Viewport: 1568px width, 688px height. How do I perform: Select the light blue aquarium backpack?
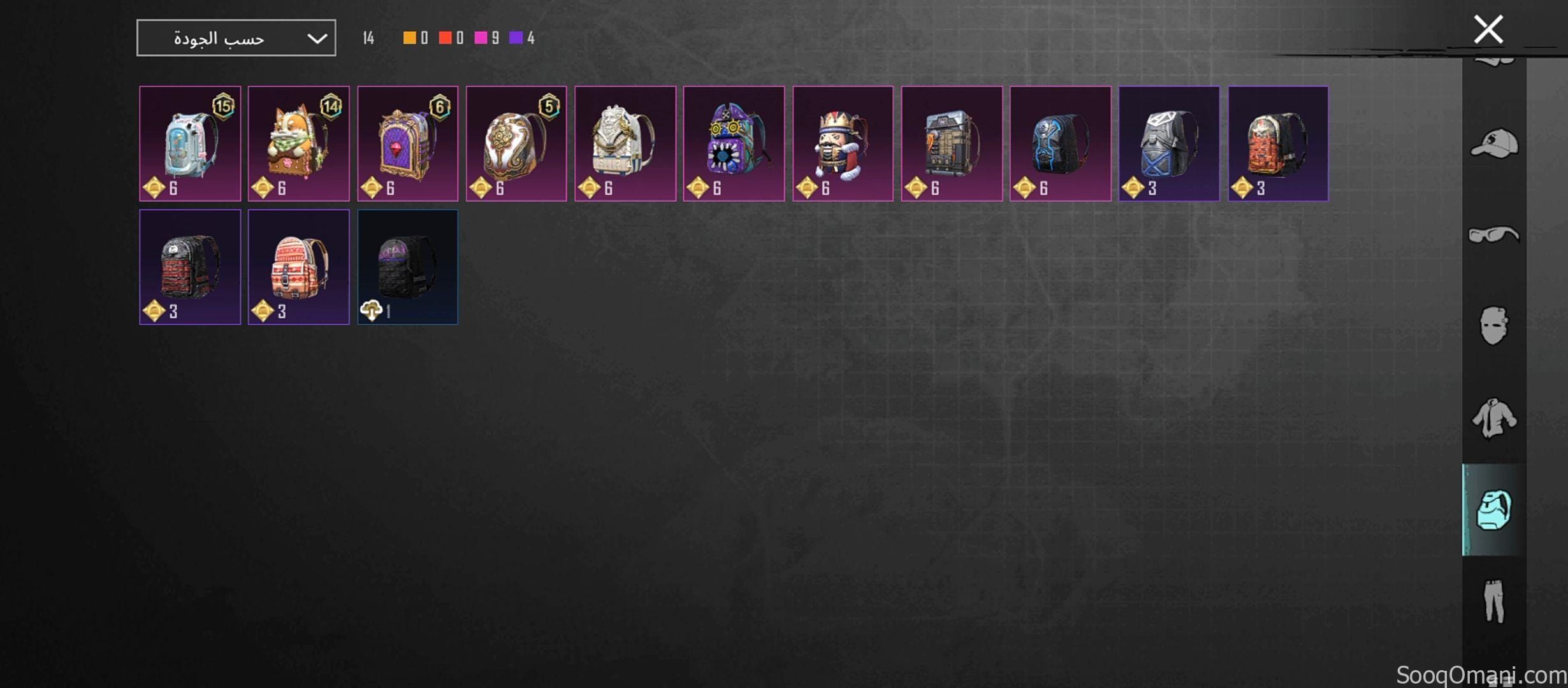pyautogui.click(x=190, y=143)
